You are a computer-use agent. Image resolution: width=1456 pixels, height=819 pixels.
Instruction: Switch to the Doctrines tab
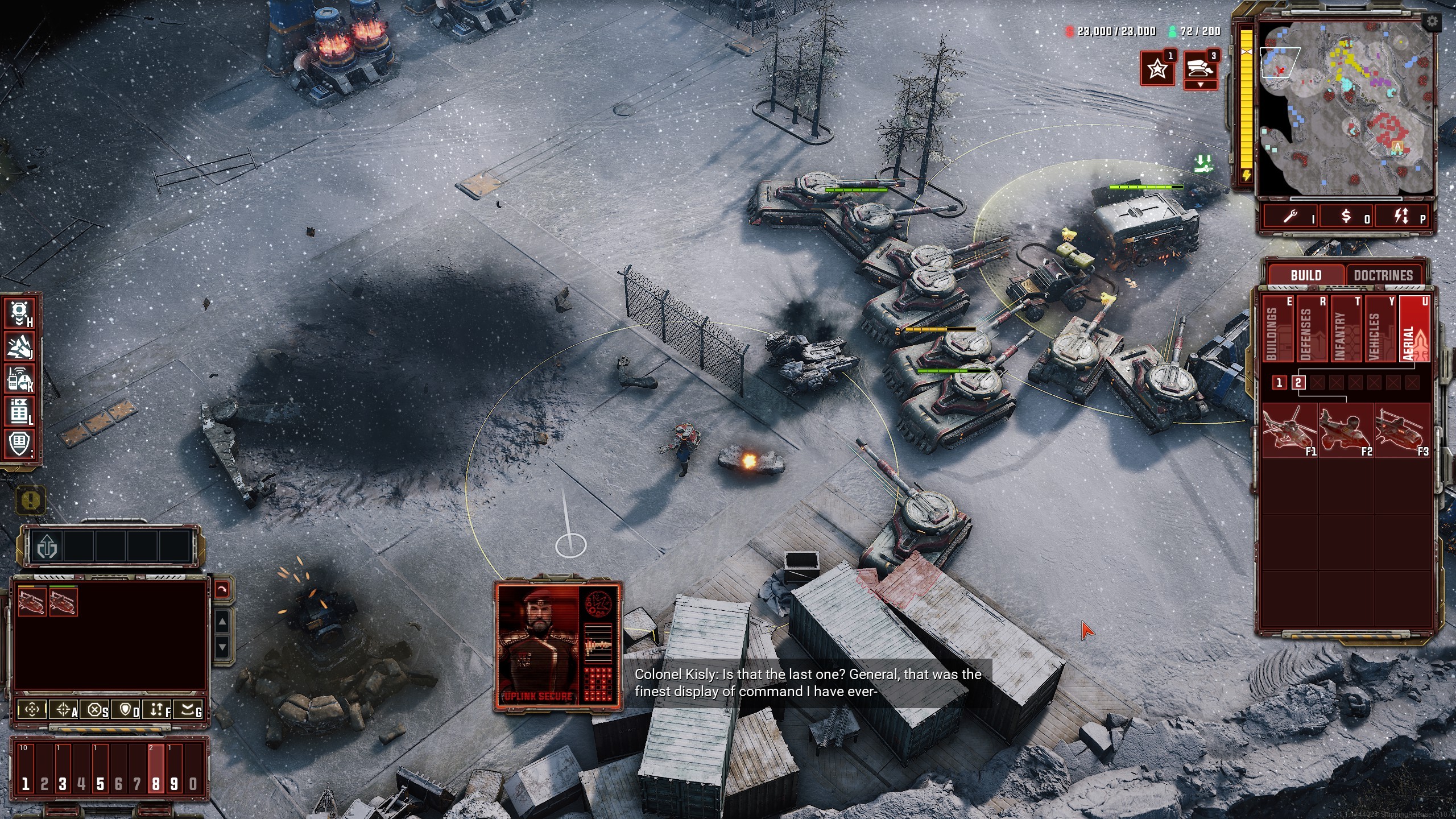click(1383, 275)
